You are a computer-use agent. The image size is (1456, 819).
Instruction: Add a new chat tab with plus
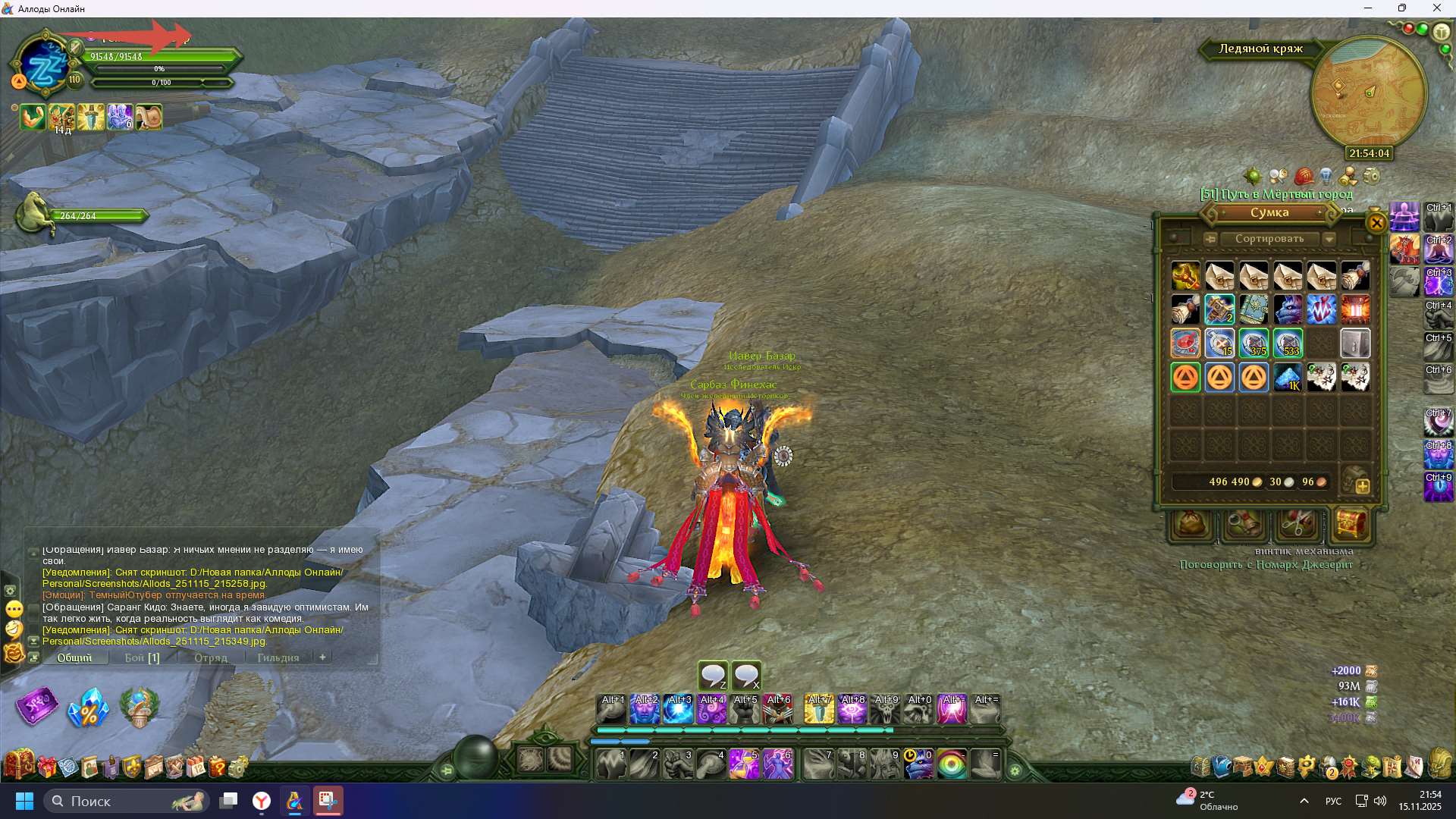coord(322,657)
